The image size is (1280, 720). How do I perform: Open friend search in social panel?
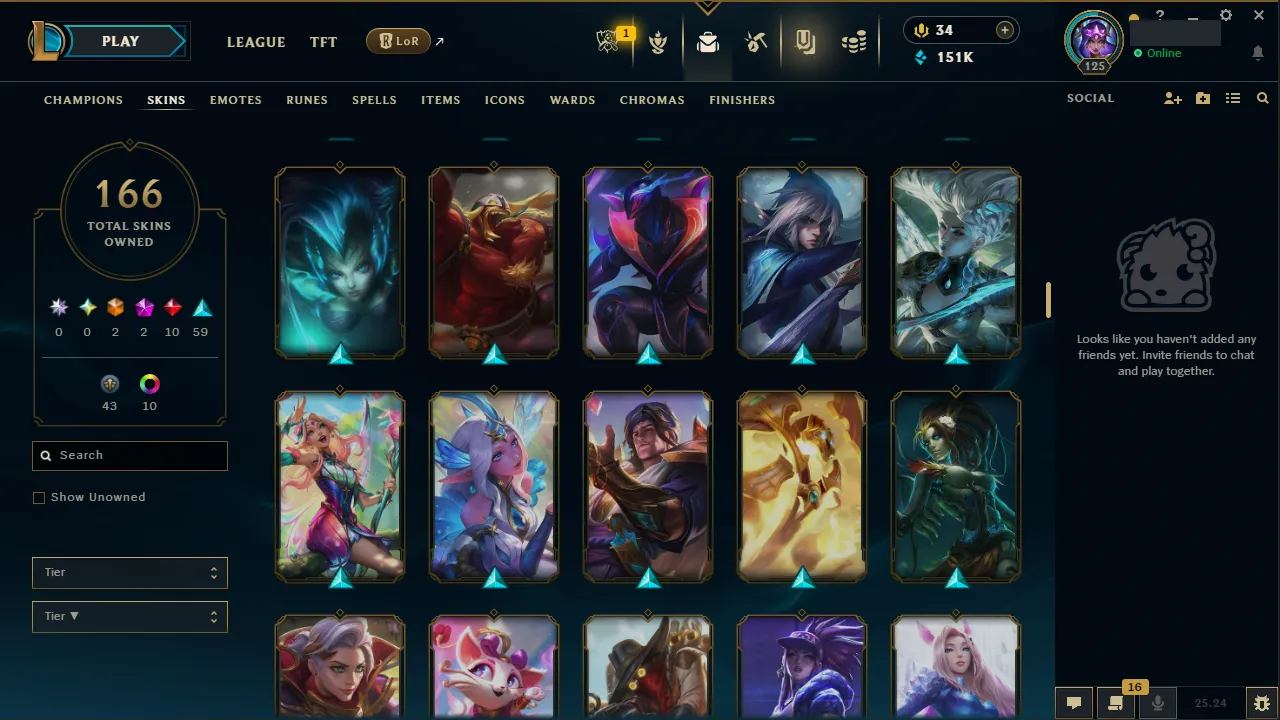coord(1262,98)
